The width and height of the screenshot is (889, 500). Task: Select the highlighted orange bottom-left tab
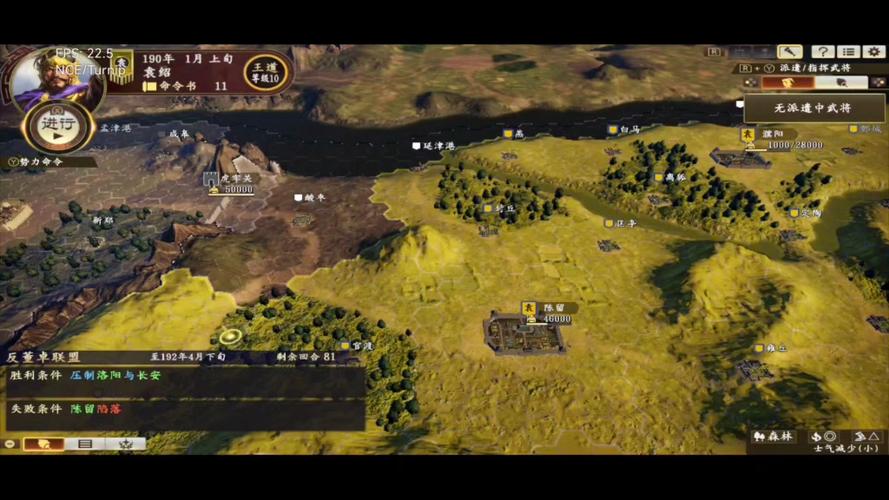[42, 443]
